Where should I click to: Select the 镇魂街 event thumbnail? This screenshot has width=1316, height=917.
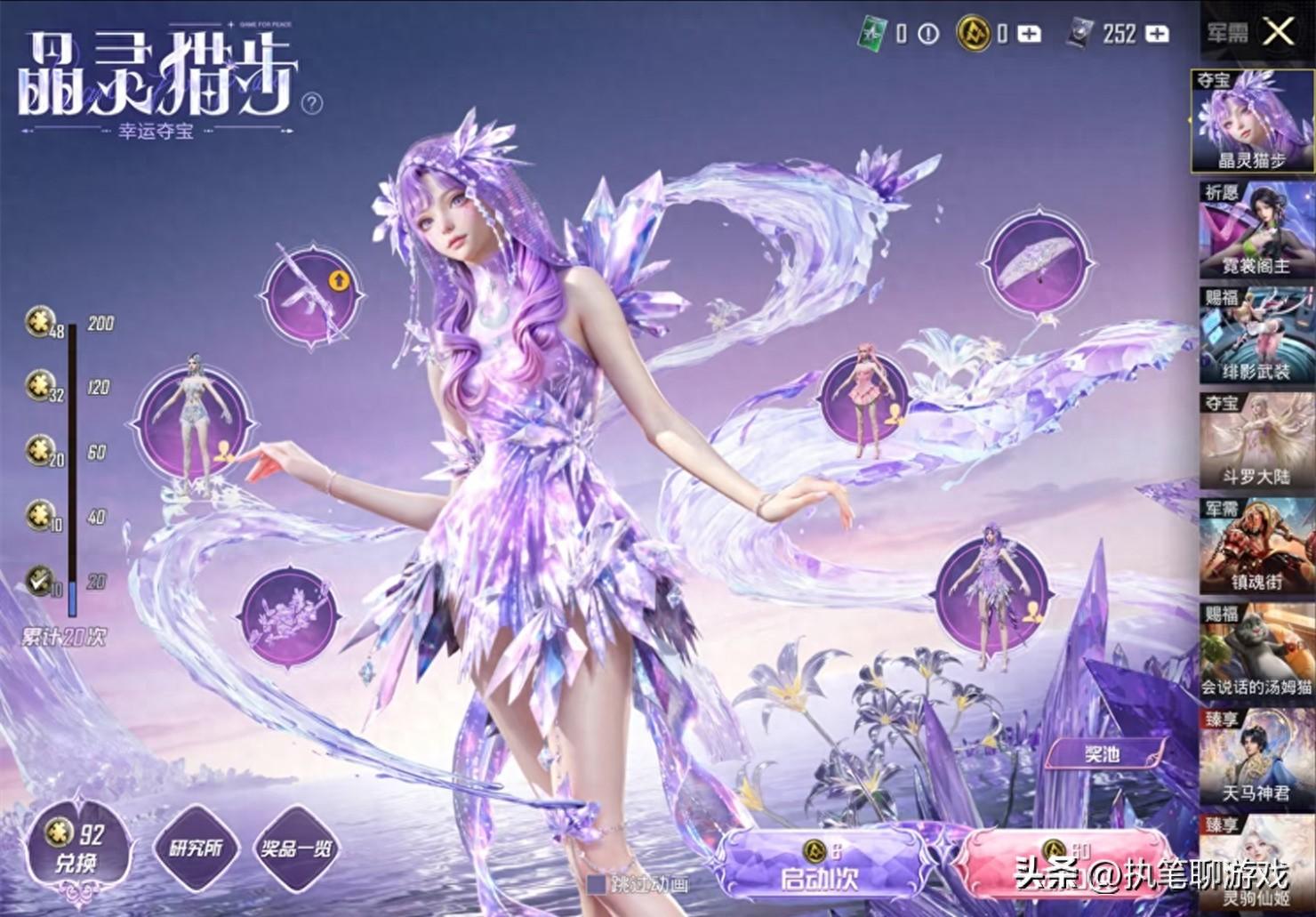coord(1255,546)
